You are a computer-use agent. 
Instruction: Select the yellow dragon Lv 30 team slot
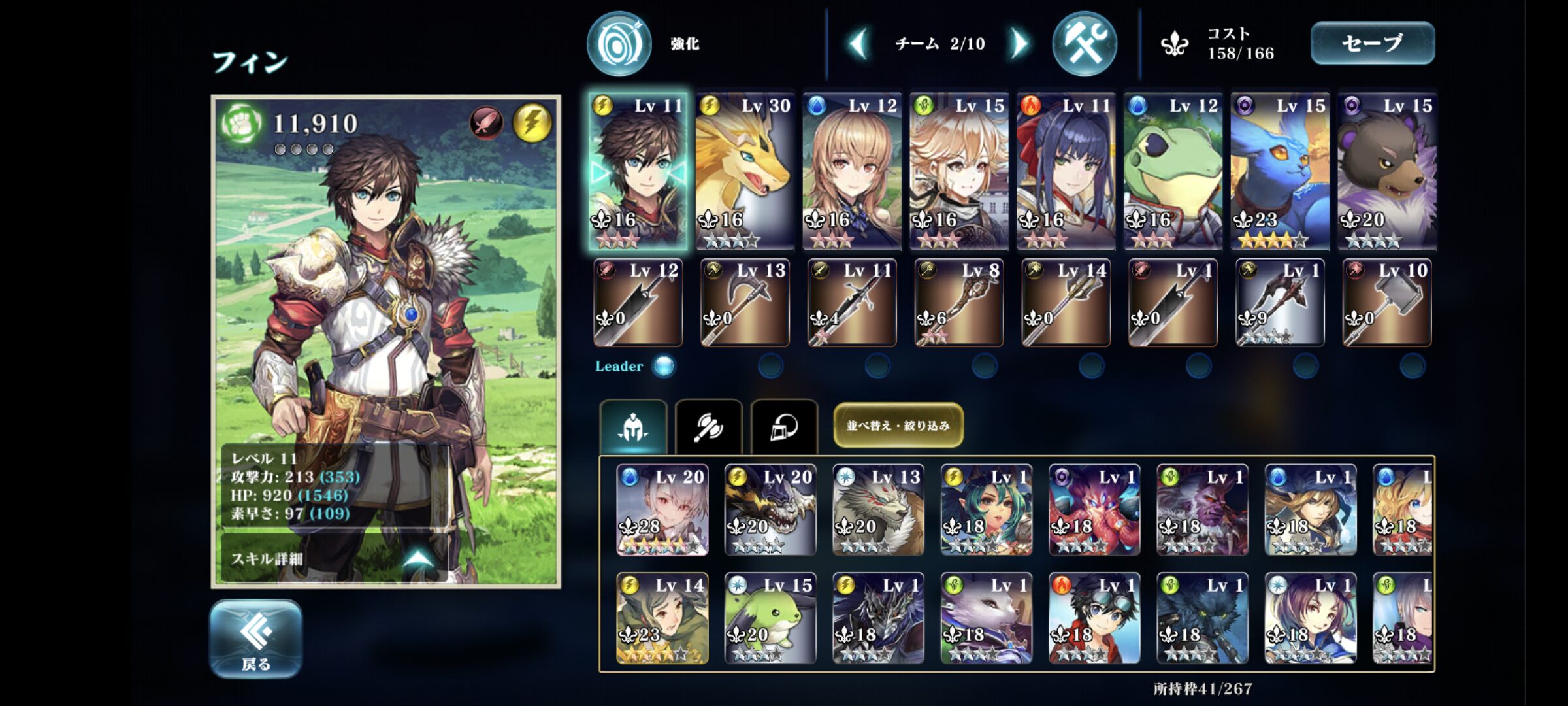coord(744,171)
